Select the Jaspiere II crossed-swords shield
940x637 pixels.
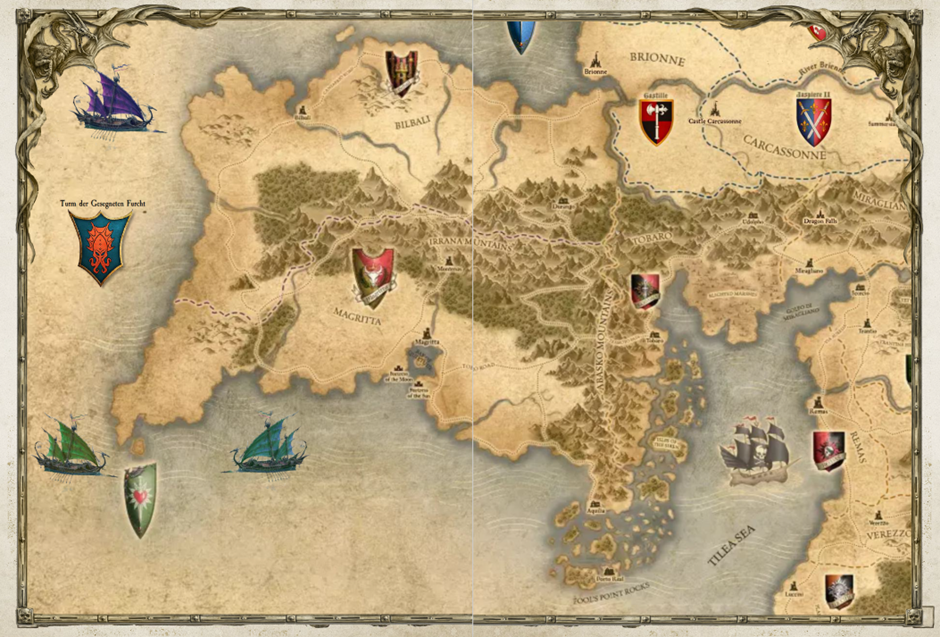pyautogui.click(x=813, y=121)
